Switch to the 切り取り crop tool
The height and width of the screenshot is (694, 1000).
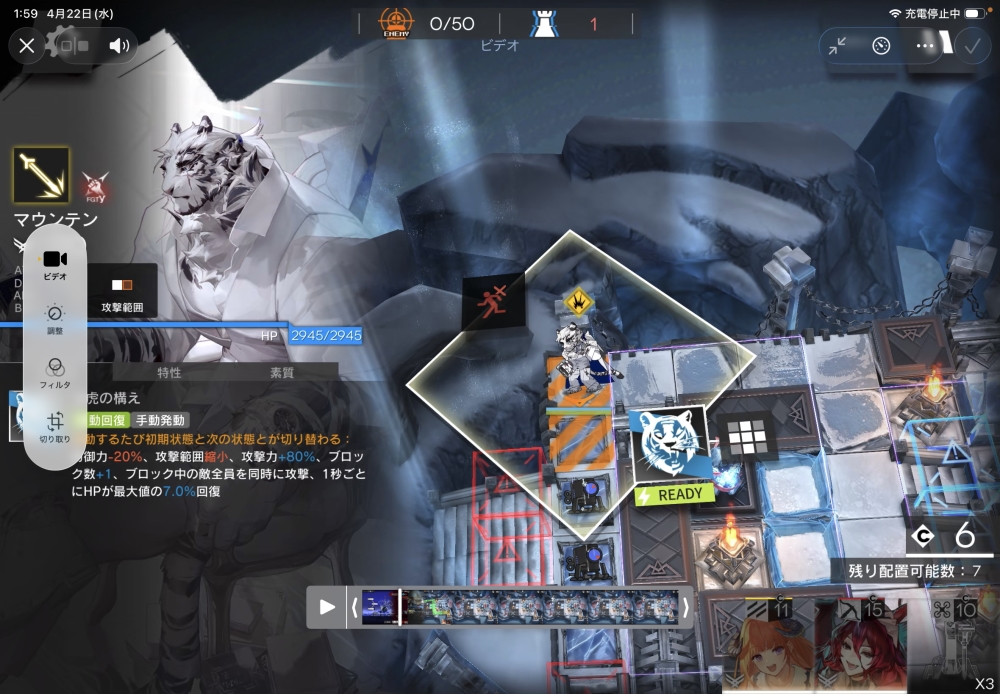tap(55, 428)
